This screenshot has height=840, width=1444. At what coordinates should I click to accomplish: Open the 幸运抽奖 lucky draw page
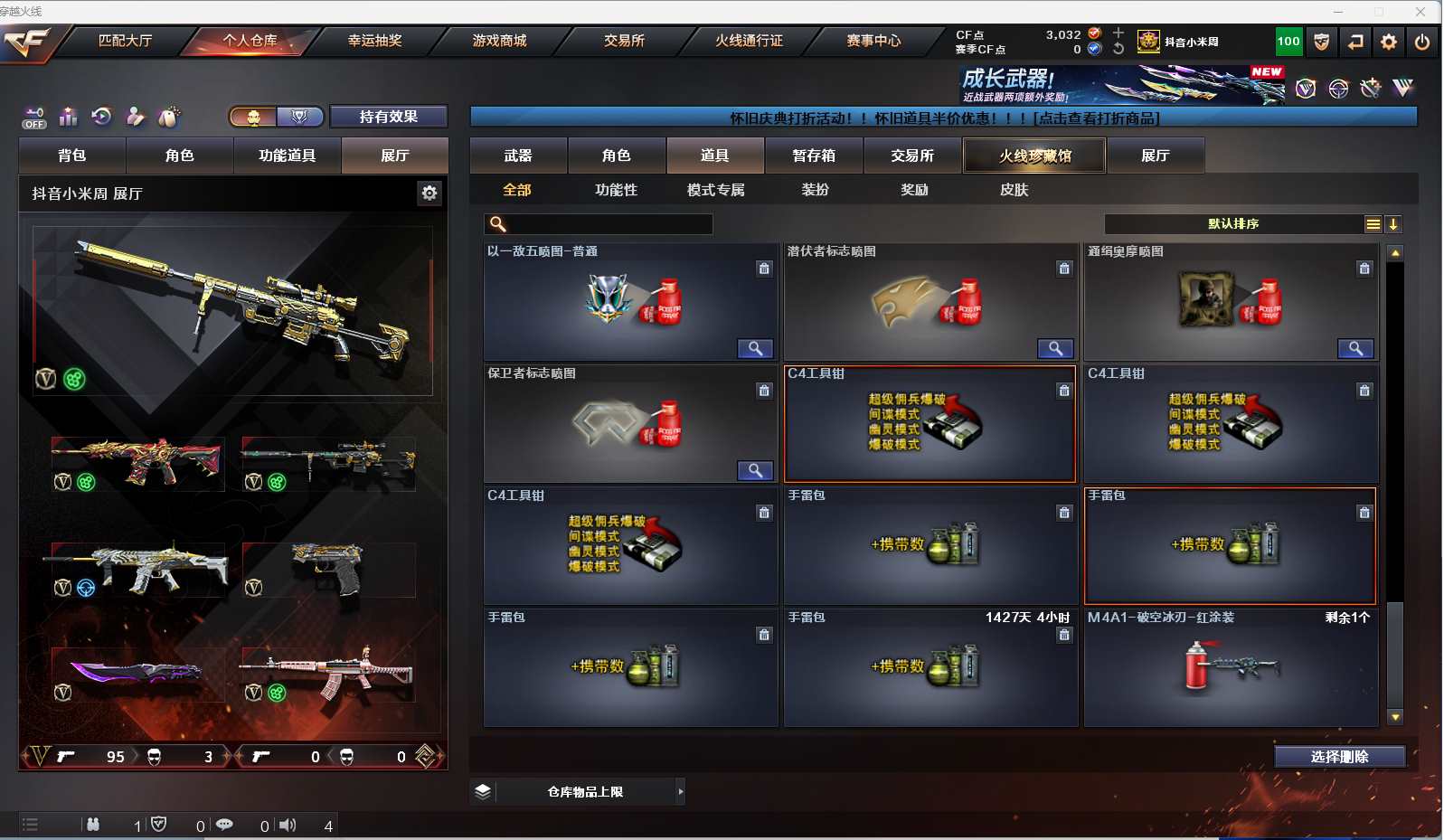[x=374, y=41]
